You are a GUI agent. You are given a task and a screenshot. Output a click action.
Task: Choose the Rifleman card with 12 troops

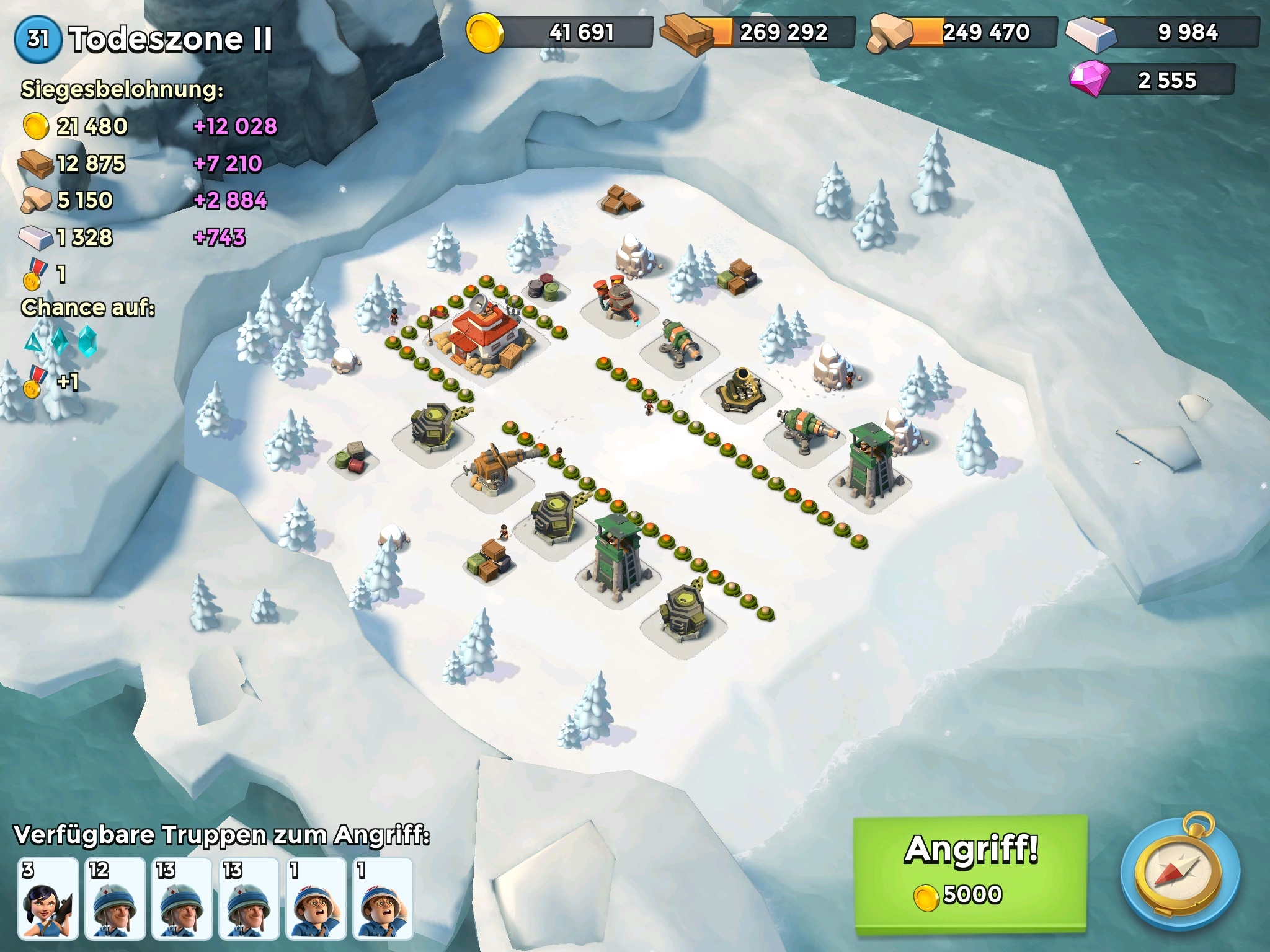(115, 898)
